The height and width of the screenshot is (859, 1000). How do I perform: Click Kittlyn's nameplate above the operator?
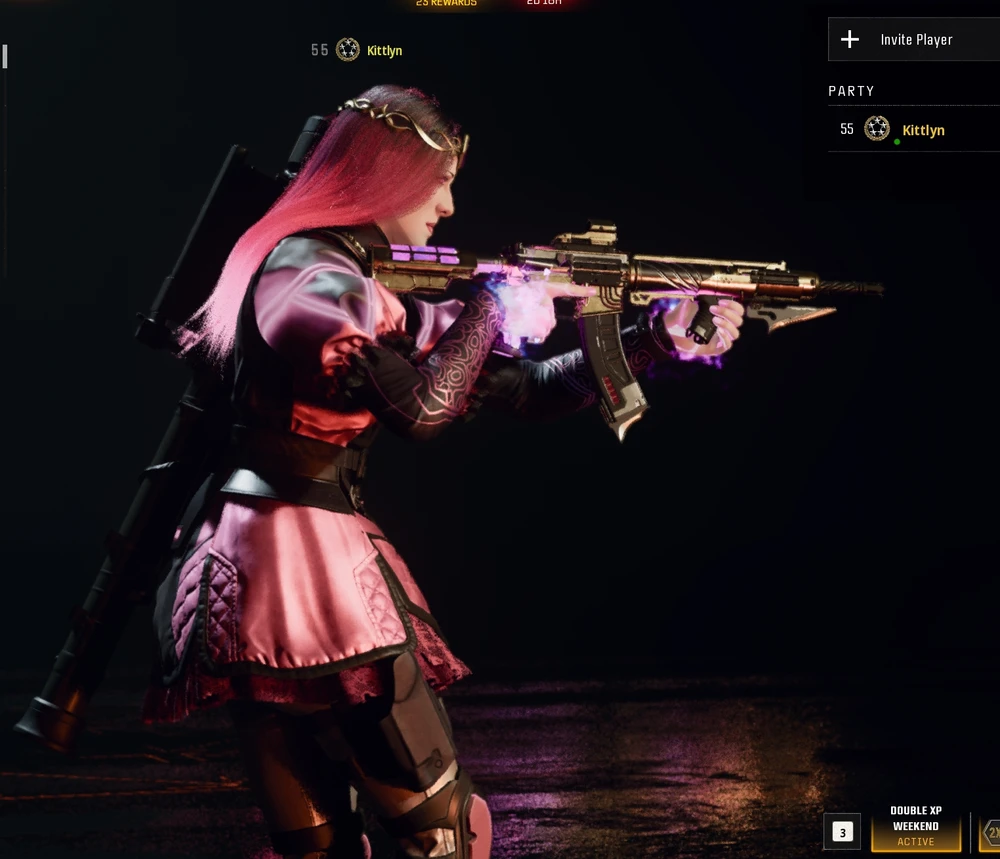383,51
